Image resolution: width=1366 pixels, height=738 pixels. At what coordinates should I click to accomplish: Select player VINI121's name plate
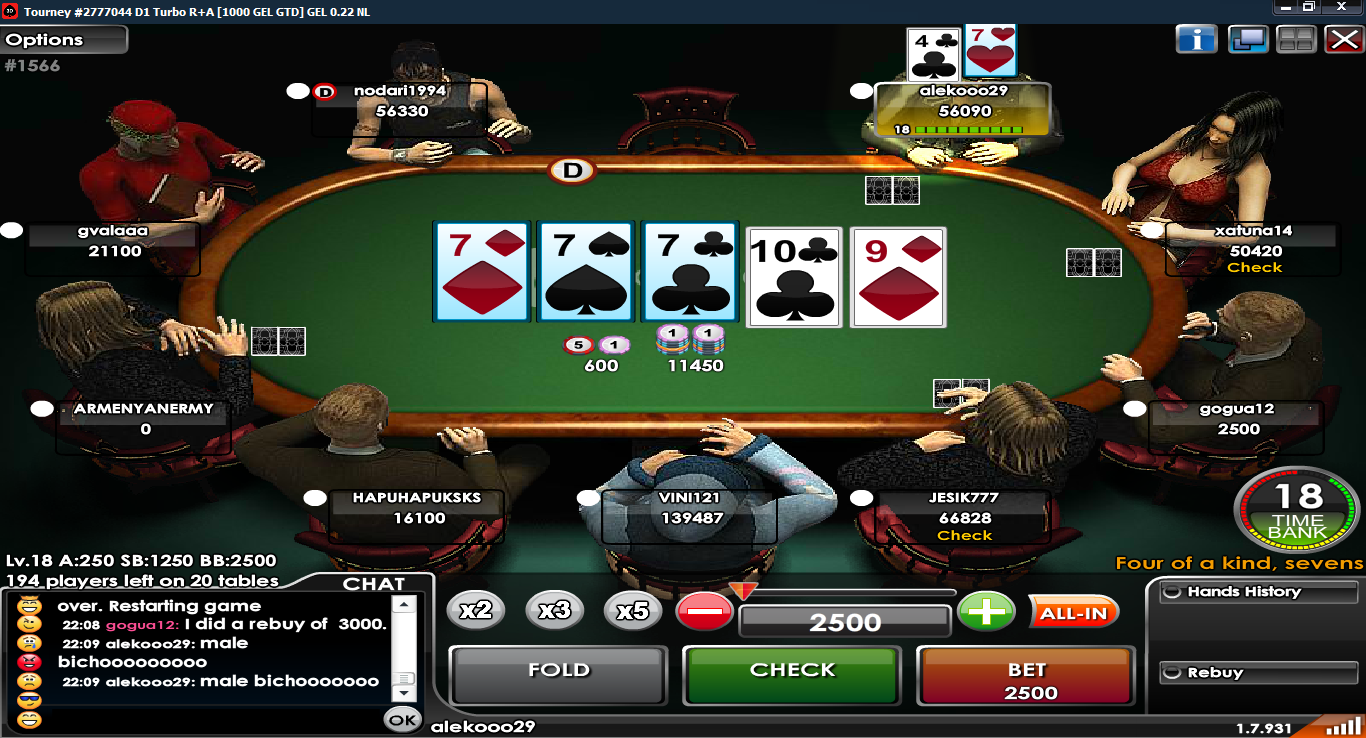tap(689, 507)
